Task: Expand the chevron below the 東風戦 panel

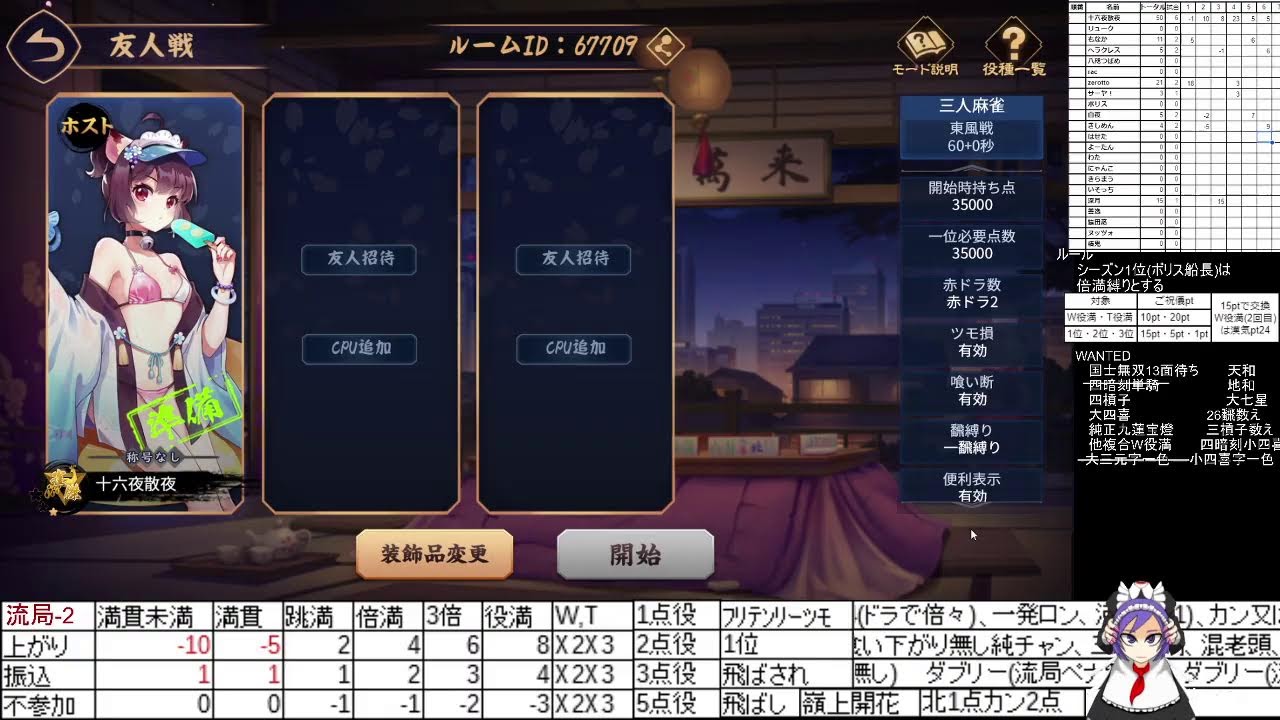Action: click(x=972, y=168)
